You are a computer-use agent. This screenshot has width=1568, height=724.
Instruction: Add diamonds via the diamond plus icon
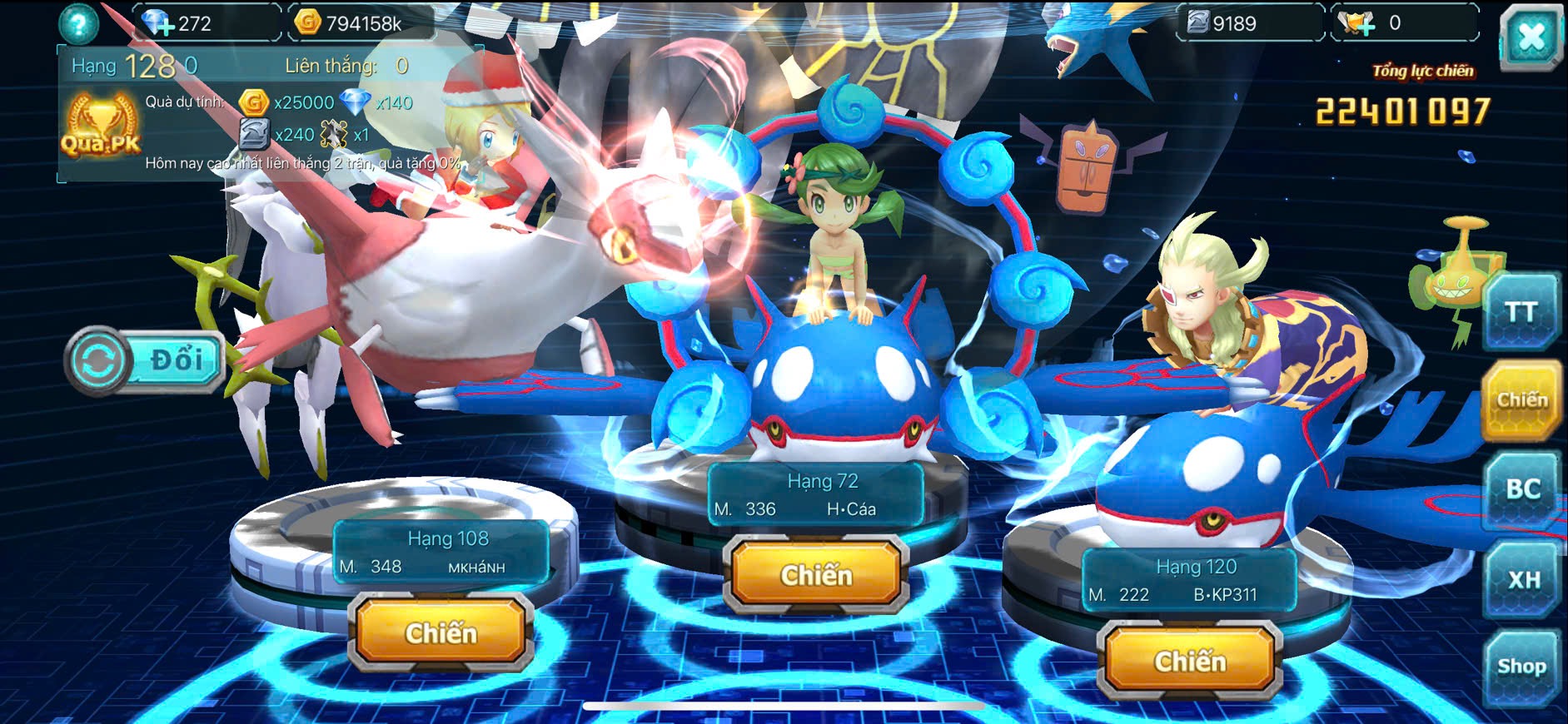click(157, 23)
